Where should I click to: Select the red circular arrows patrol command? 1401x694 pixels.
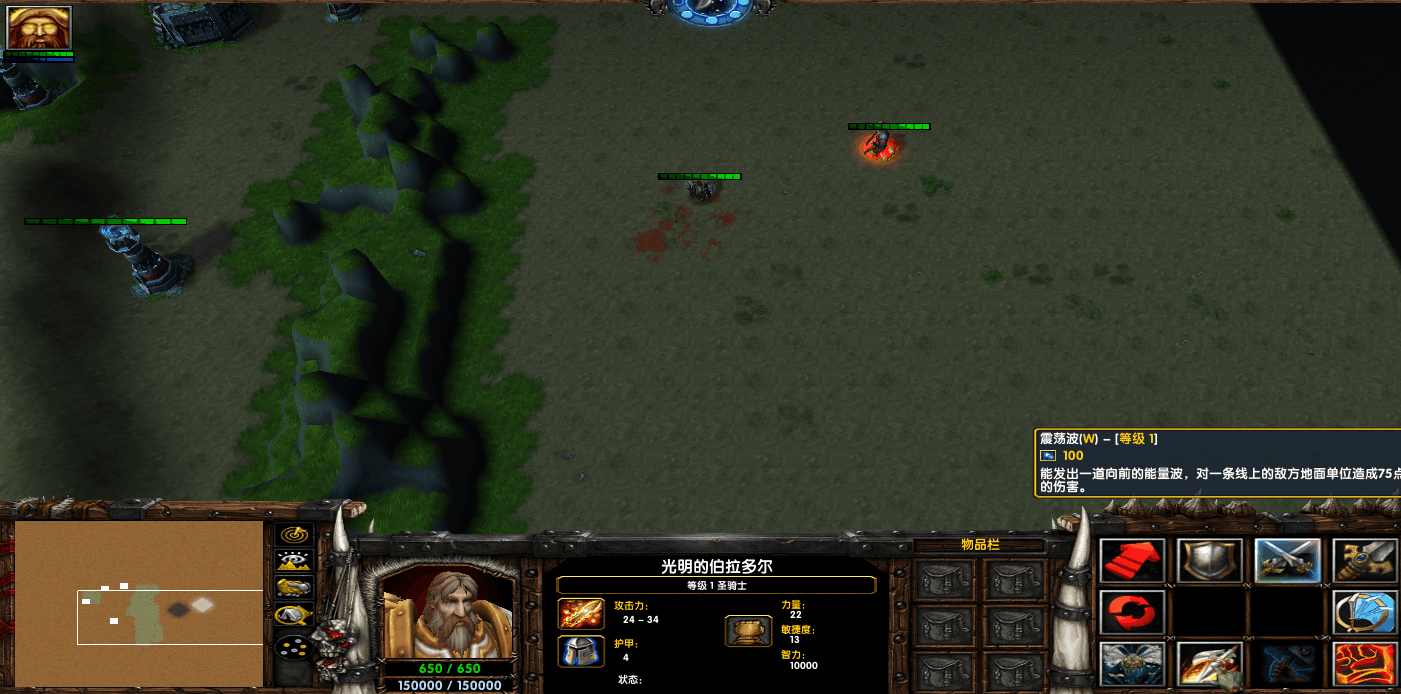[x=1132, y=612]
